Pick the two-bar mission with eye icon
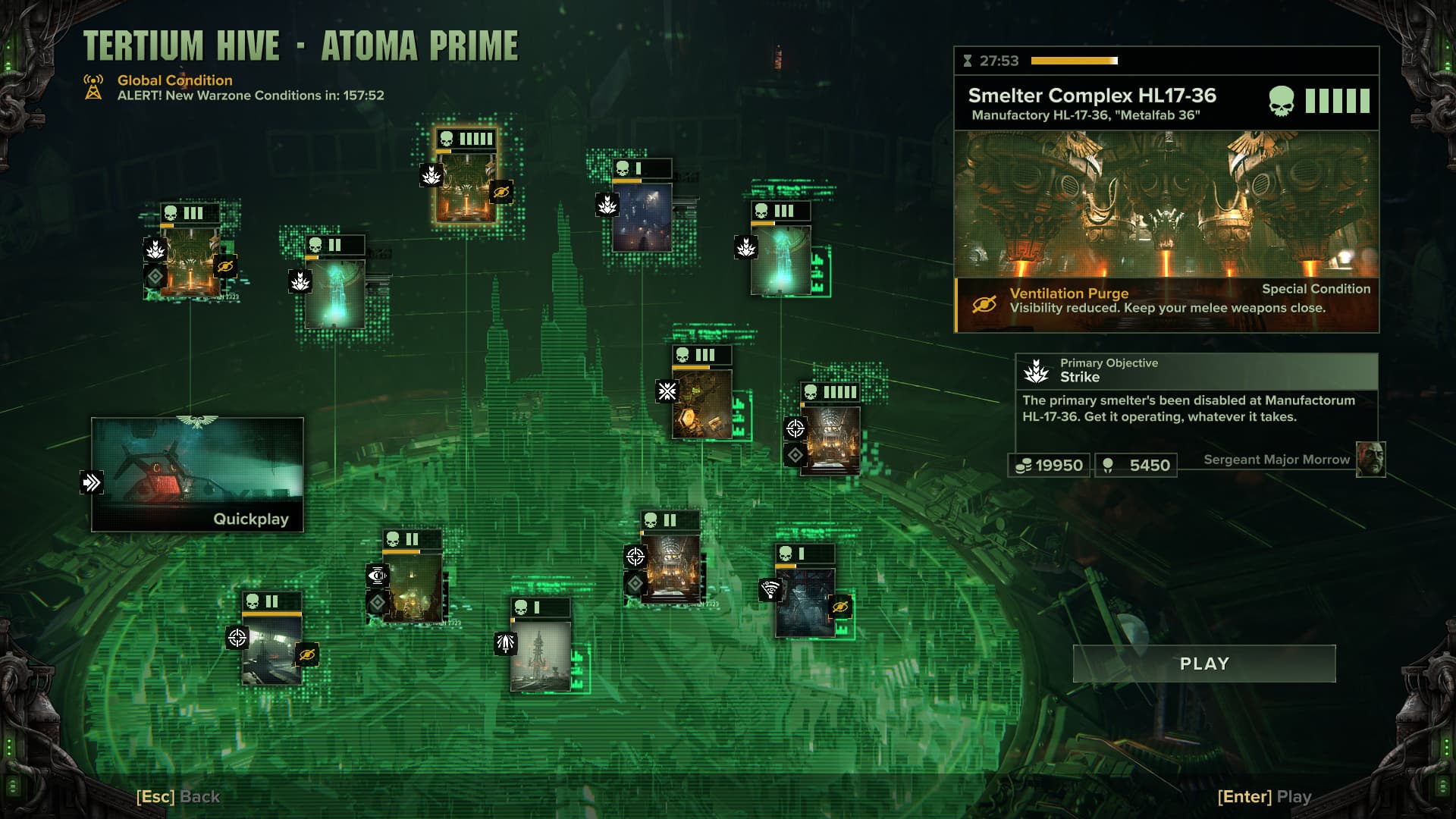Screen dimensions: 1456x819 click(x=412, y=588)
